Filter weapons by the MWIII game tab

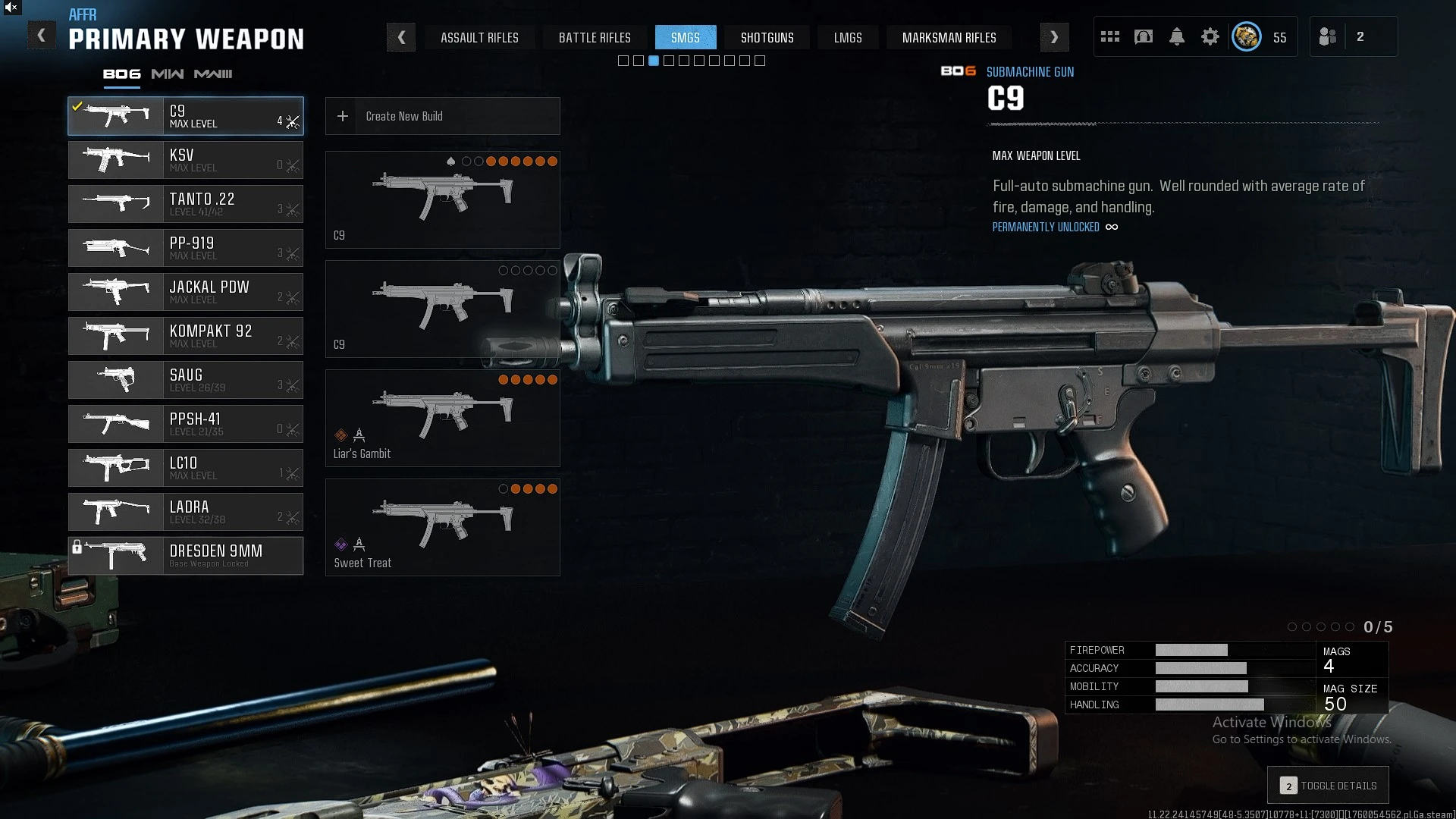[x=213, y=74]
